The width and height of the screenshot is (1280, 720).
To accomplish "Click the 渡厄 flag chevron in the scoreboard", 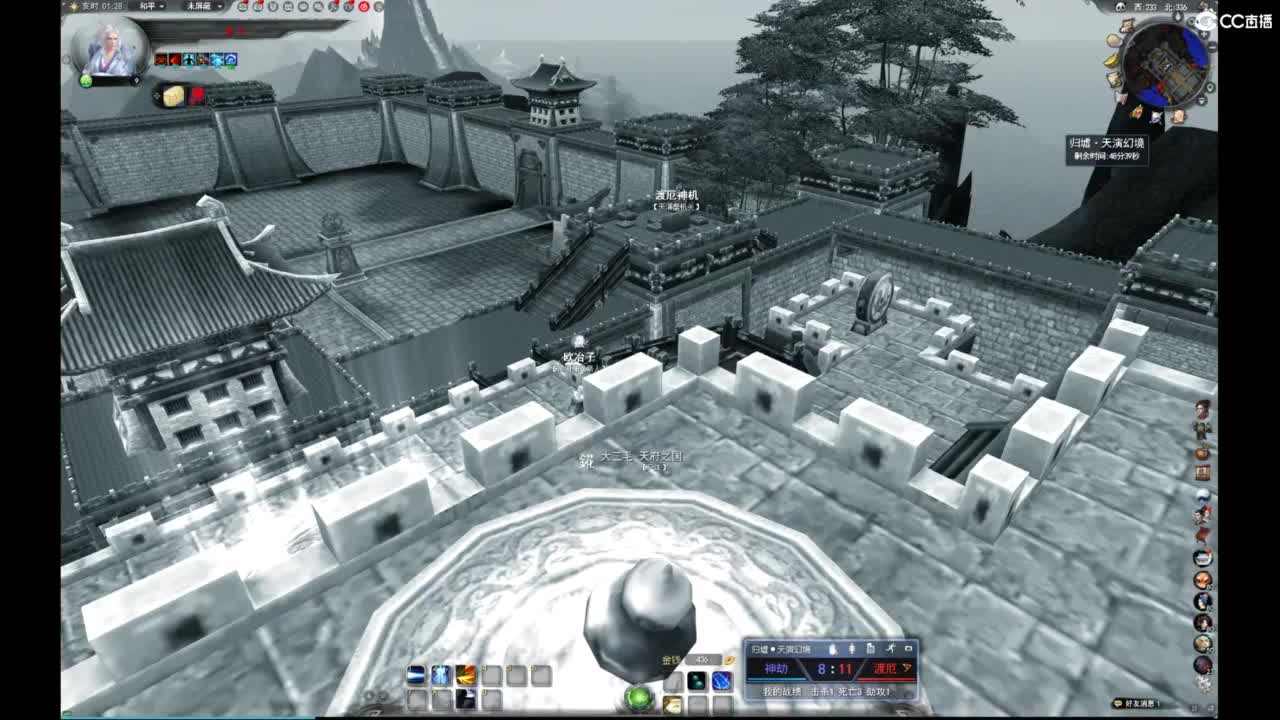I will (905, 668).
